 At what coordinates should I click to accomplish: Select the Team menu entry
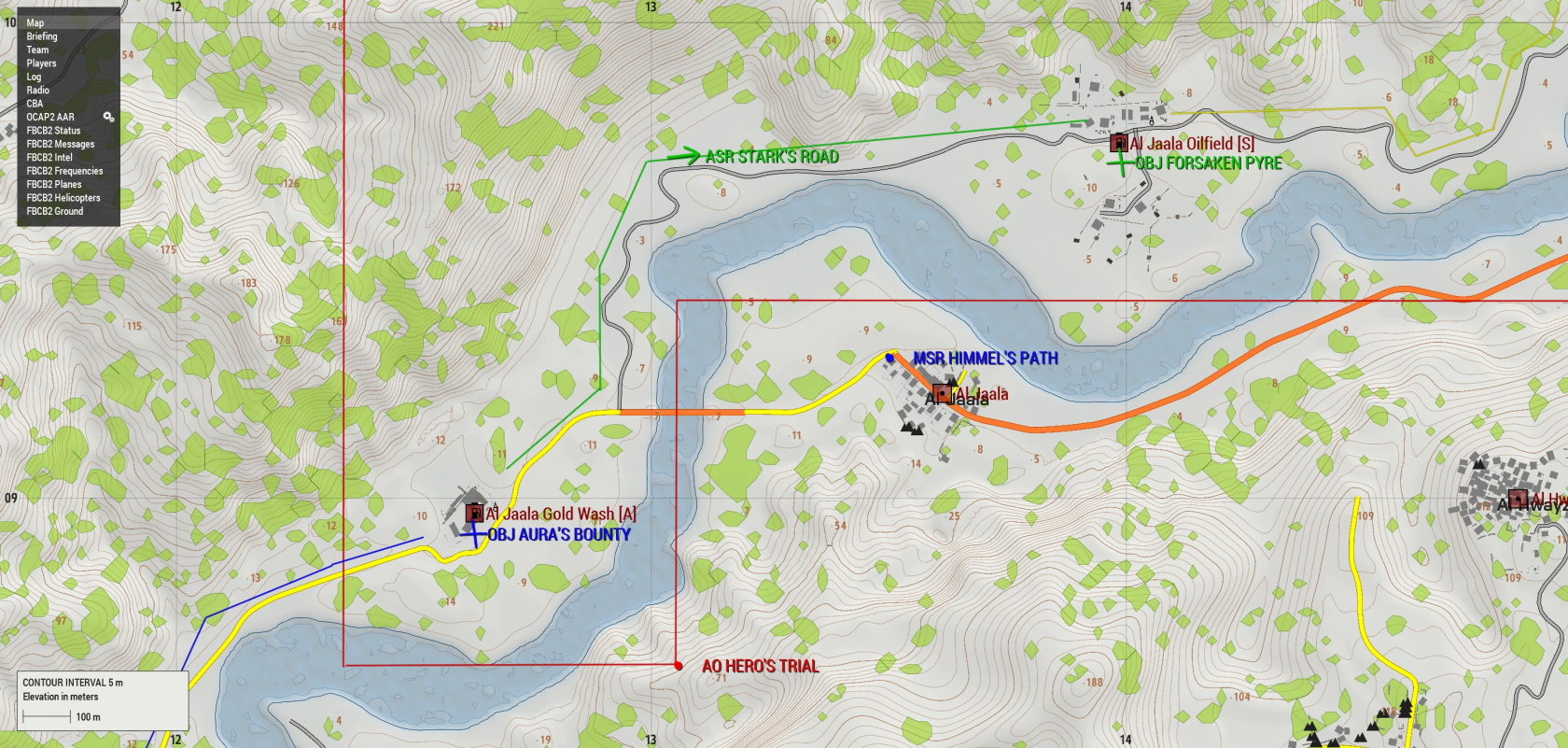point(37,50)
